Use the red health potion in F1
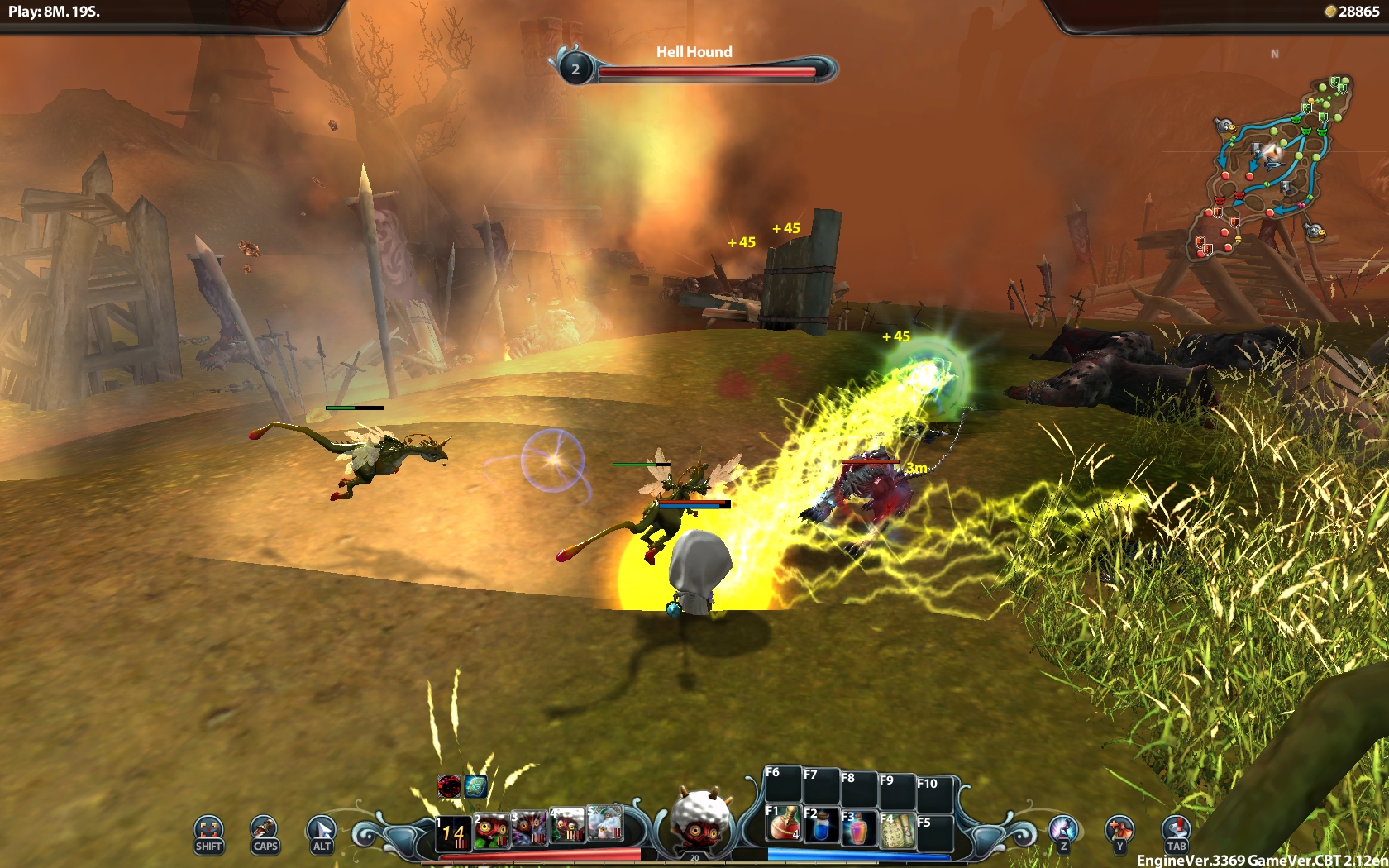This screenshot has height=868, width=1389. pos(782,823)
